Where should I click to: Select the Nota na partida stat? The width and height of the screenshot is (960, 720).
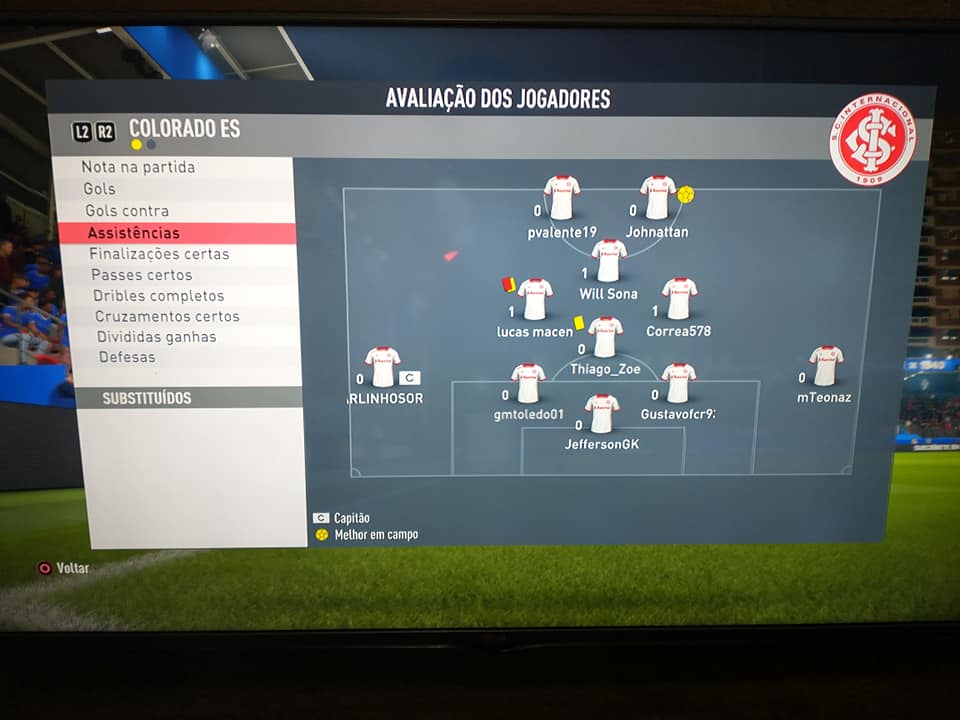(x=139, y=167)
